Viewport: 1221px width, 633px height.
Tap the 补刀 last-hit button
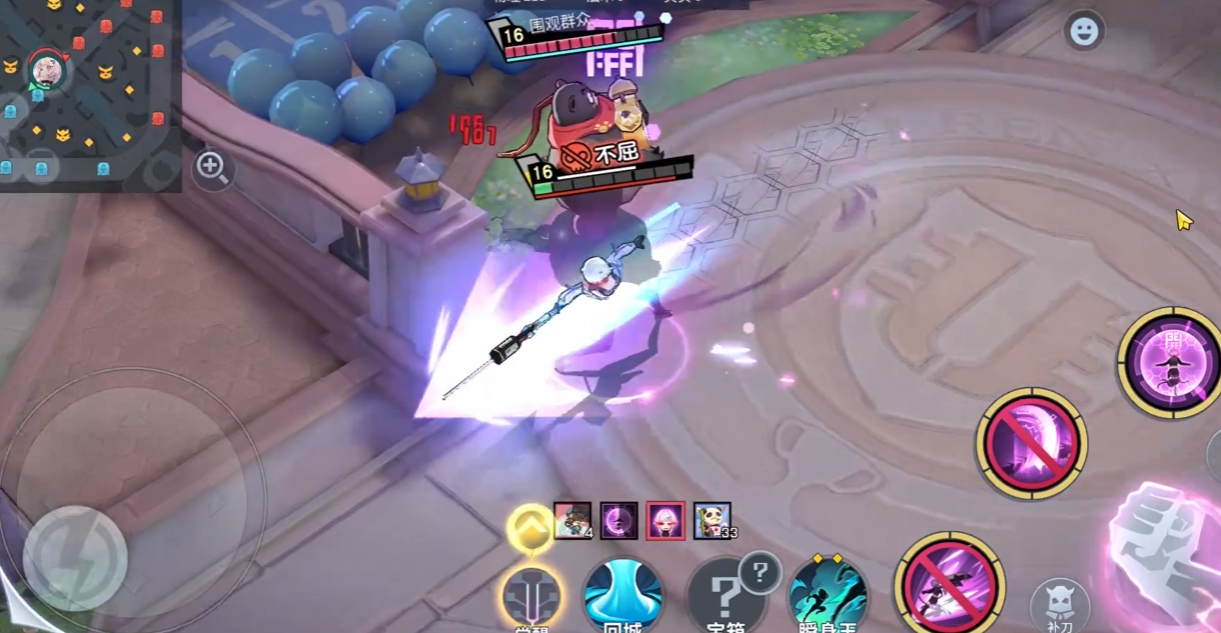click(1060, 605)
